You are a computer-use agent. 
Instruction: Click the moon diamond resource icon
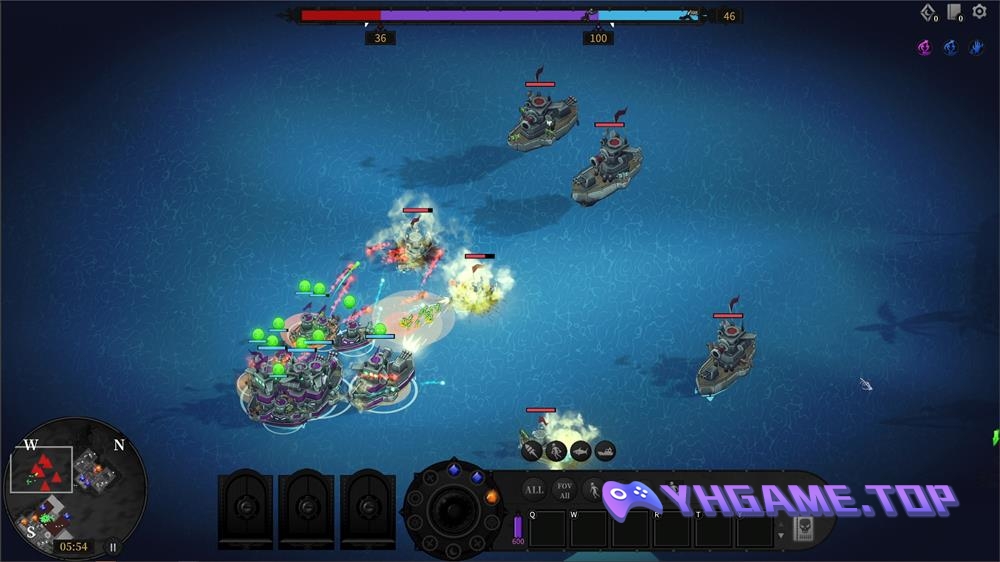click(x=927, y=12)
